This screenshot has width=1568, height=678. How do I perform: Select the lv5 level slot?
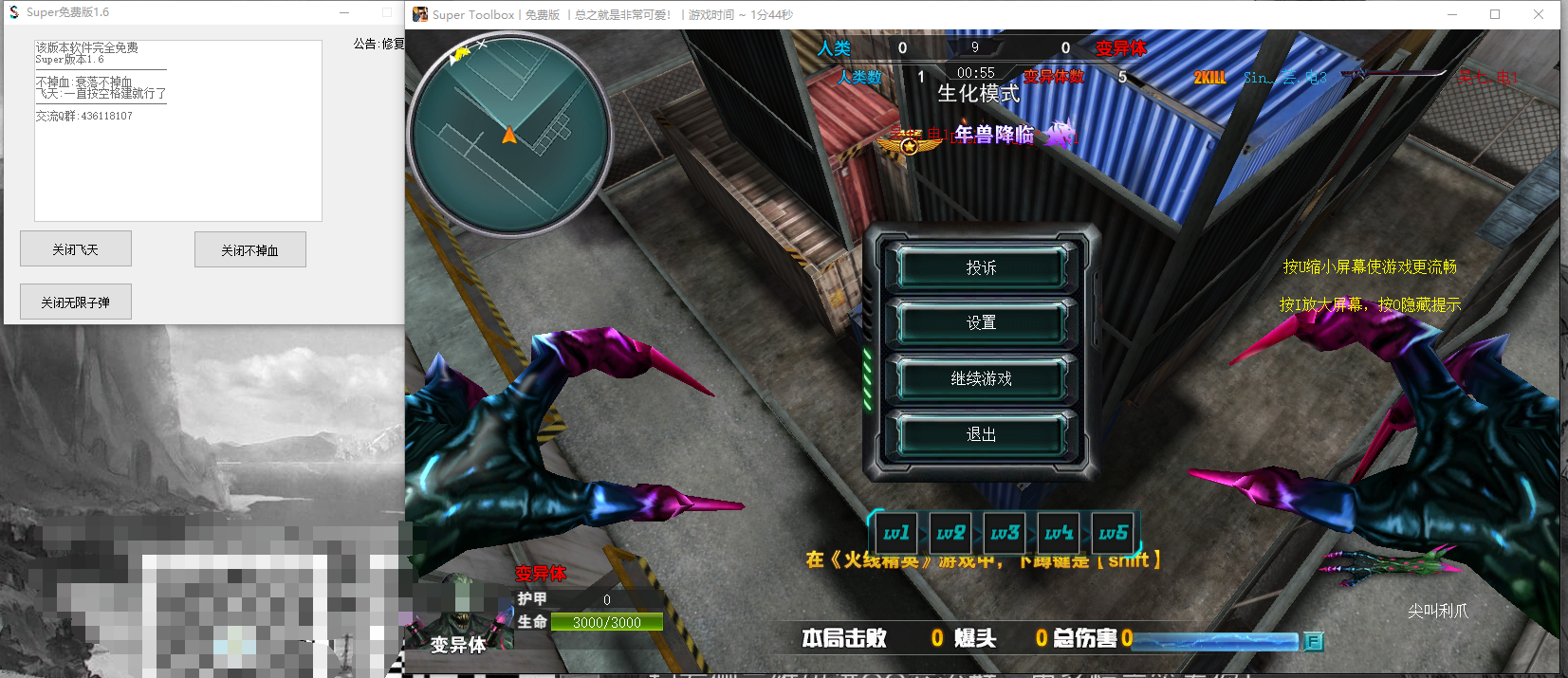1114,534
